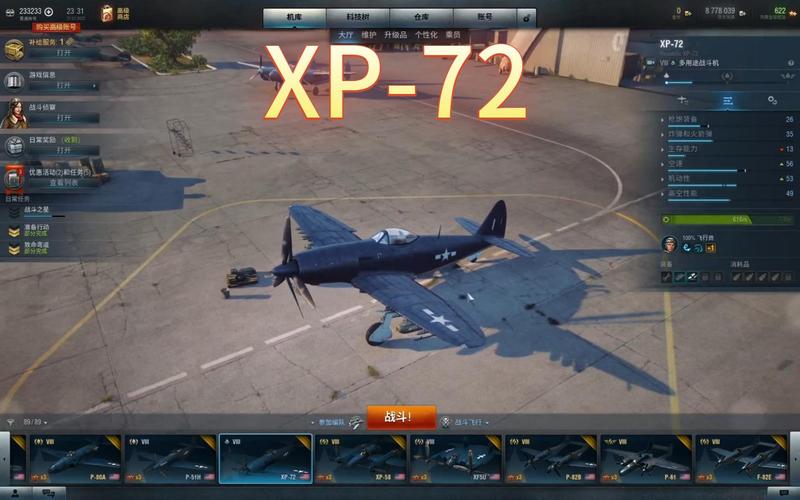Select the P-80A aircraft in the carousel

point(74,460)
